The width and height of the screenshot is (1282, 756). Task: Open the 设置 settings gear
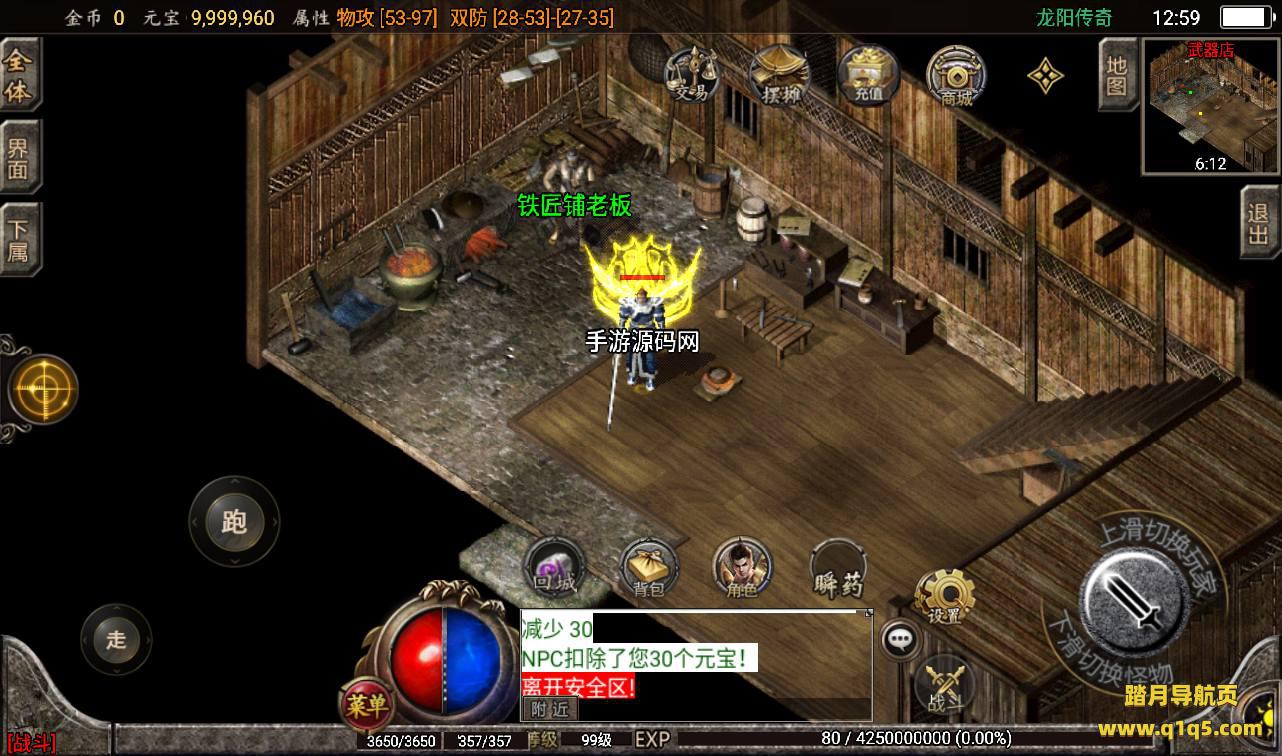(944, 597)
